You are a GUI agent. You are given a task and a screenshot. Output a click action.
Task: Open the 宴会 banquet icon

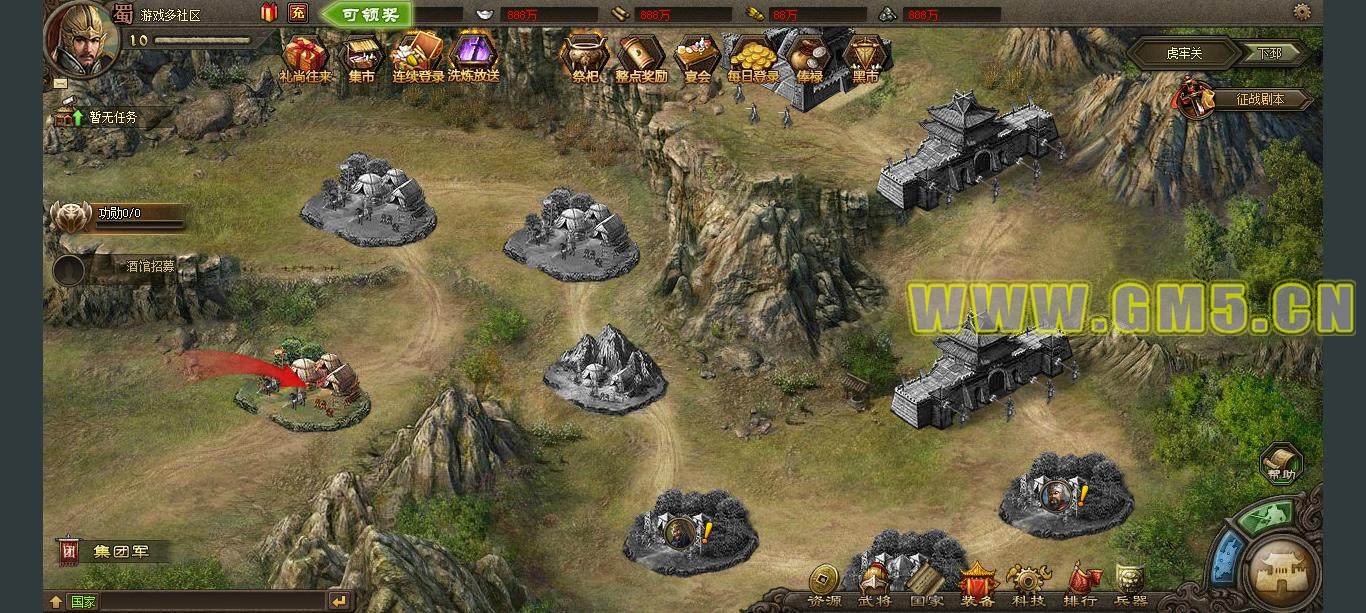click(697, 57)
